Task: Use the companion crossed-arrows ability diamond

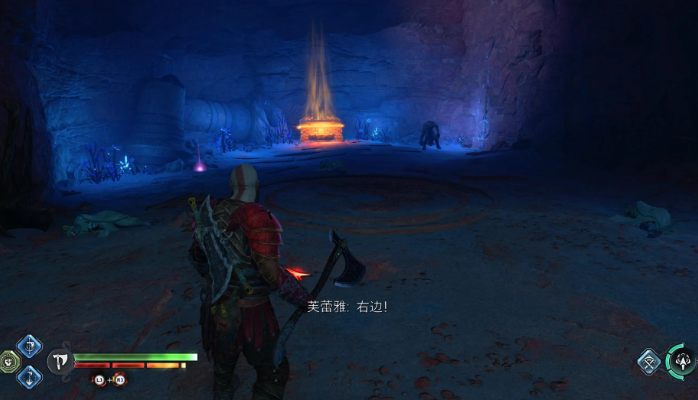Action: (649, 361)
